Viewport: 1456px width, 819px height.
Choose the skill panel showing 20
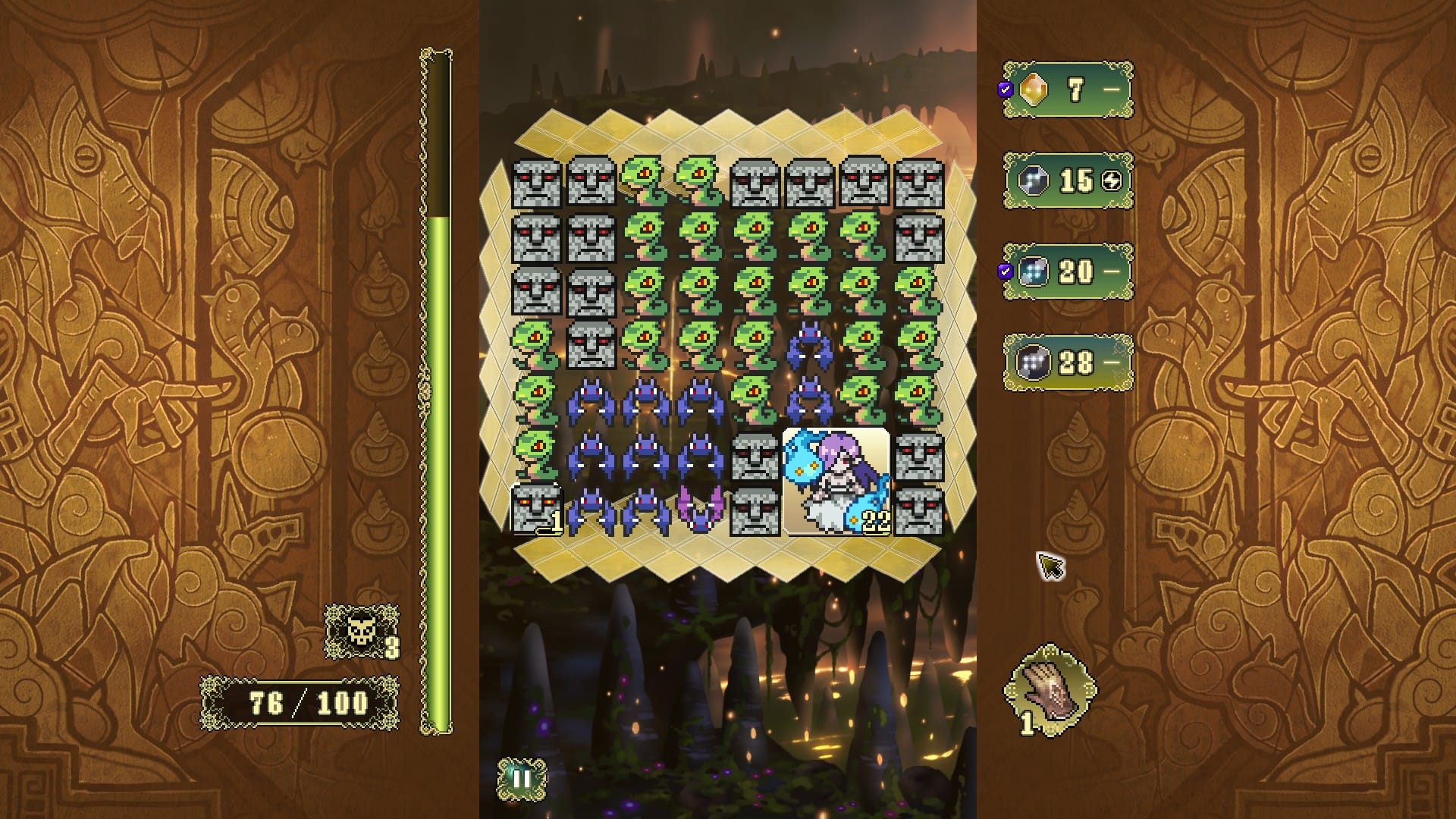click(x=1068, y=271)
